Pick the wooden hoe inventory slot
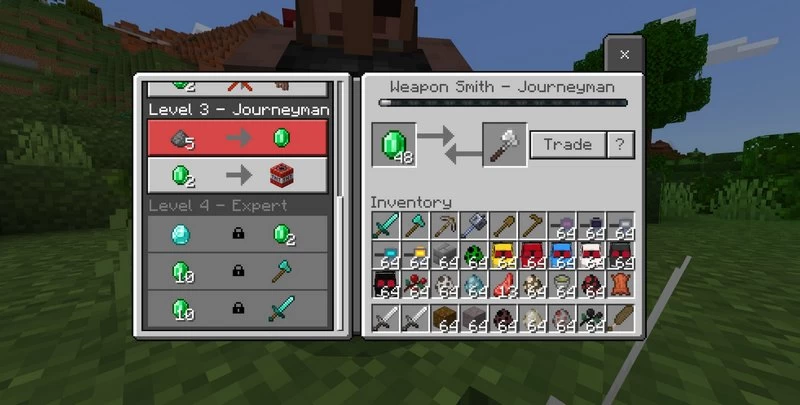The image size is (800, 405). 533,225
